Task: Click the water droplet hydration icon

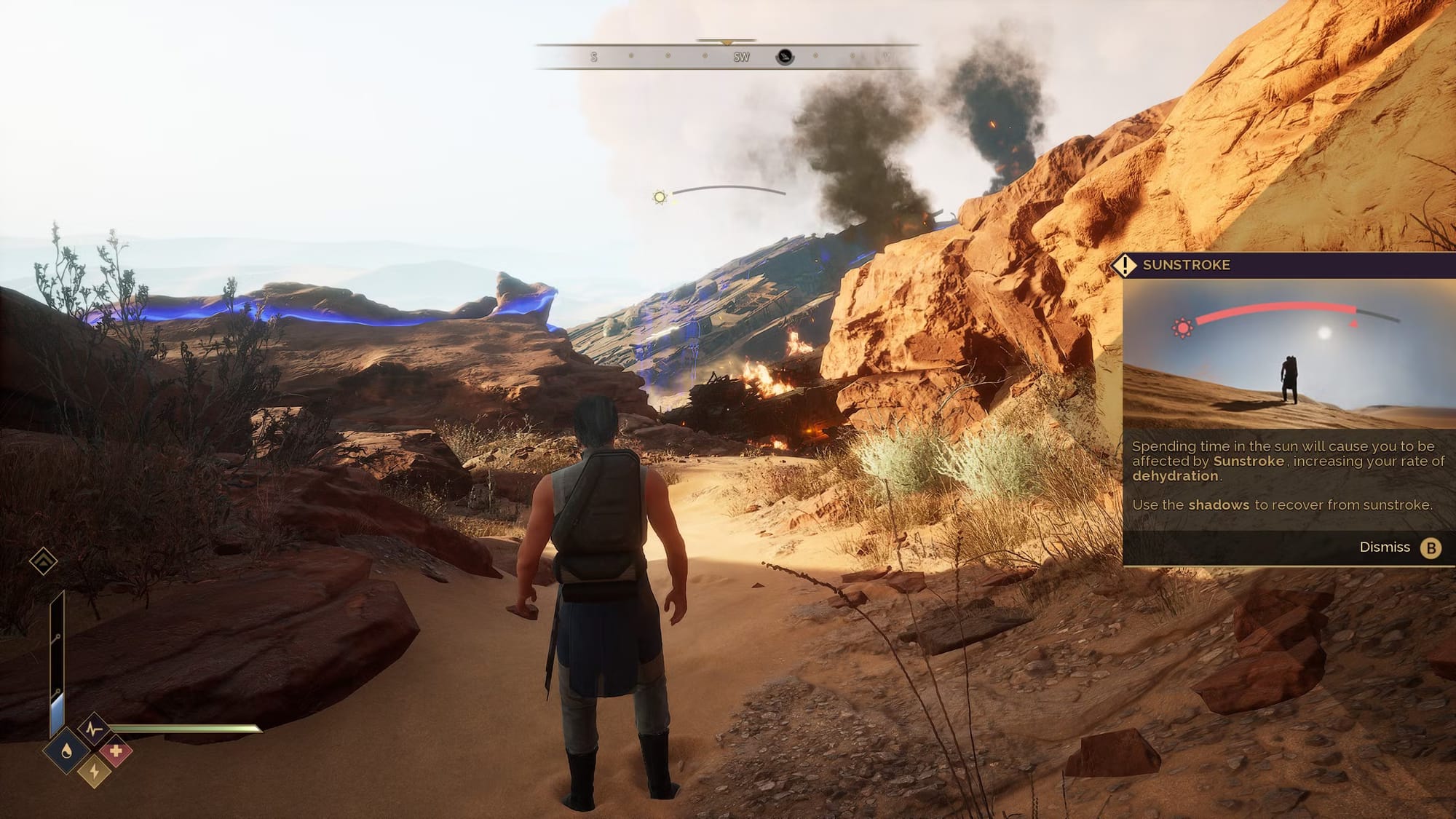Action: (x=67, y=751)
